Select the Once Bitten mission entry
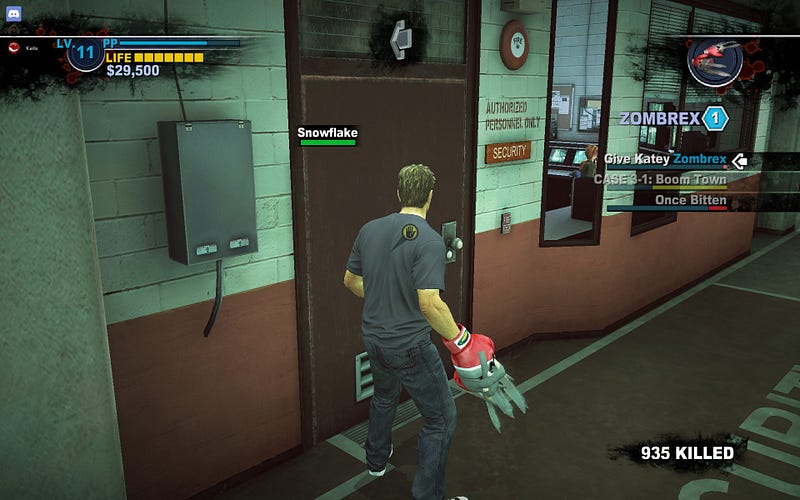800x500 pixels. [690, 200]
